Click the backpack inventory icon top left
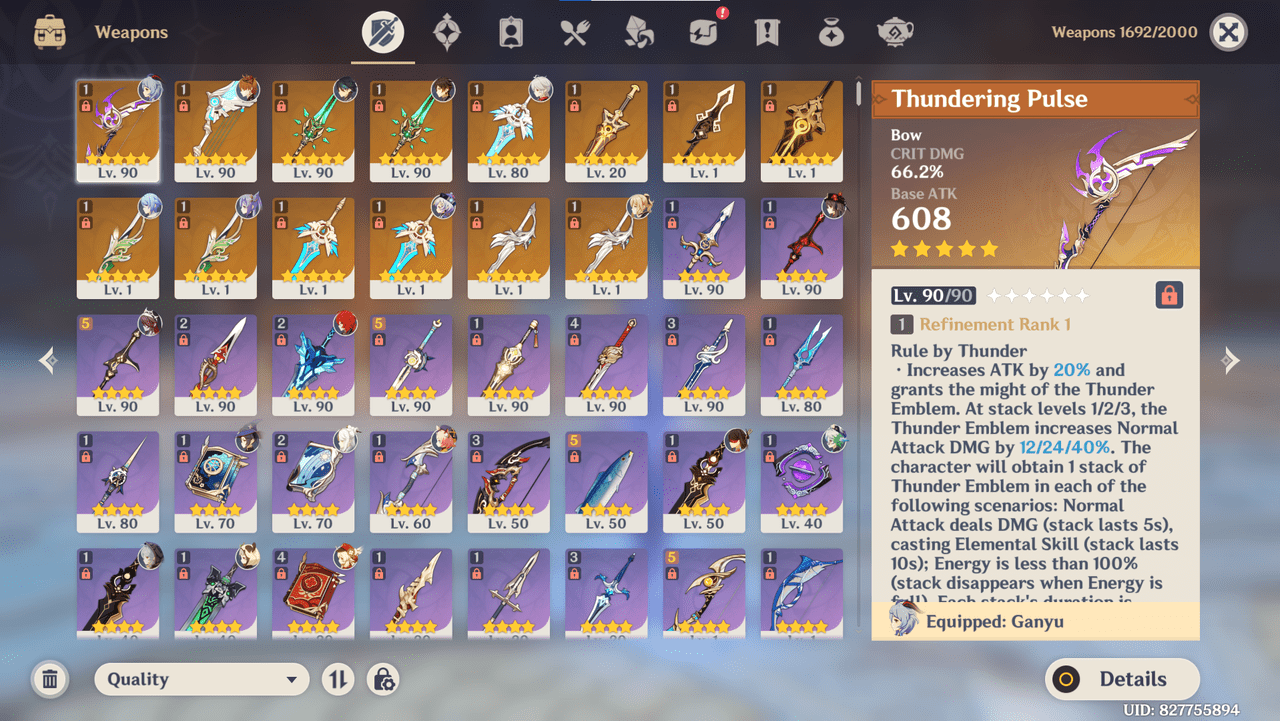 click(x=49, y=31)
